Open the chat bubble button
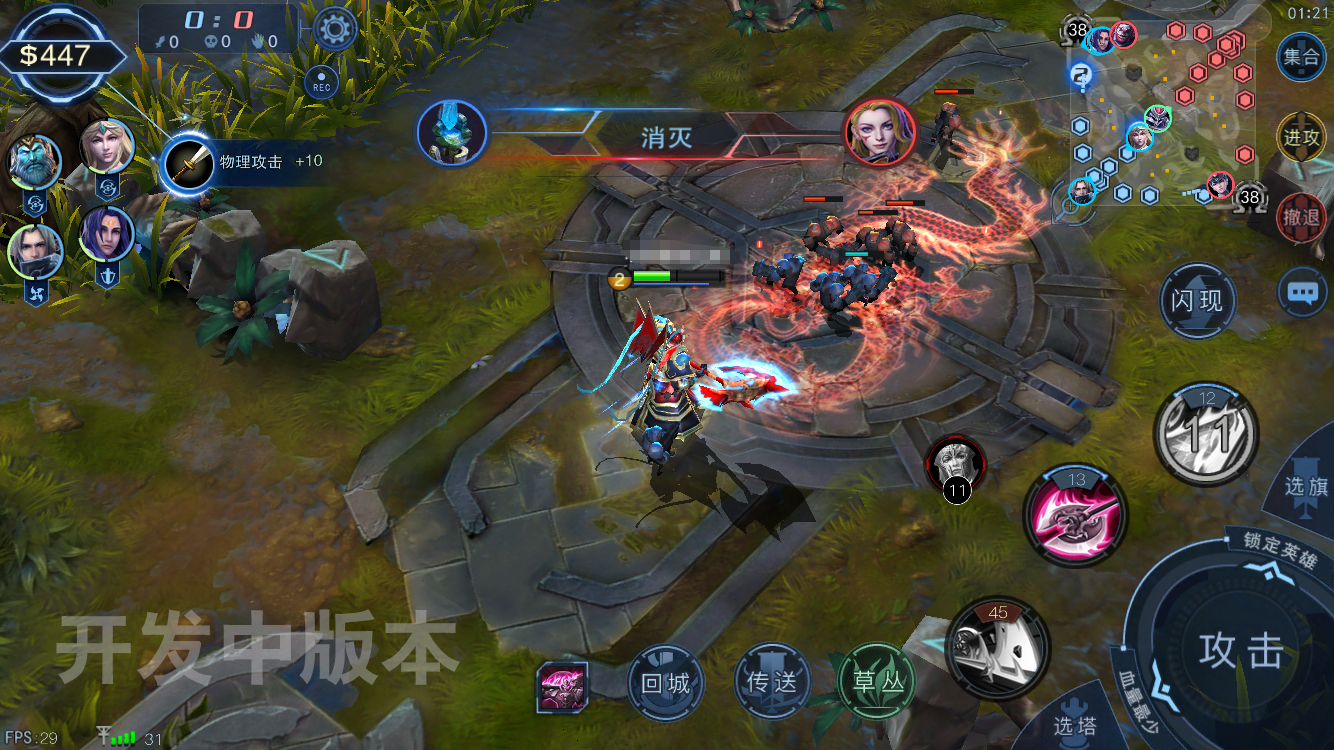This screenshot has width=1334, height=750. coord(1301,293)
